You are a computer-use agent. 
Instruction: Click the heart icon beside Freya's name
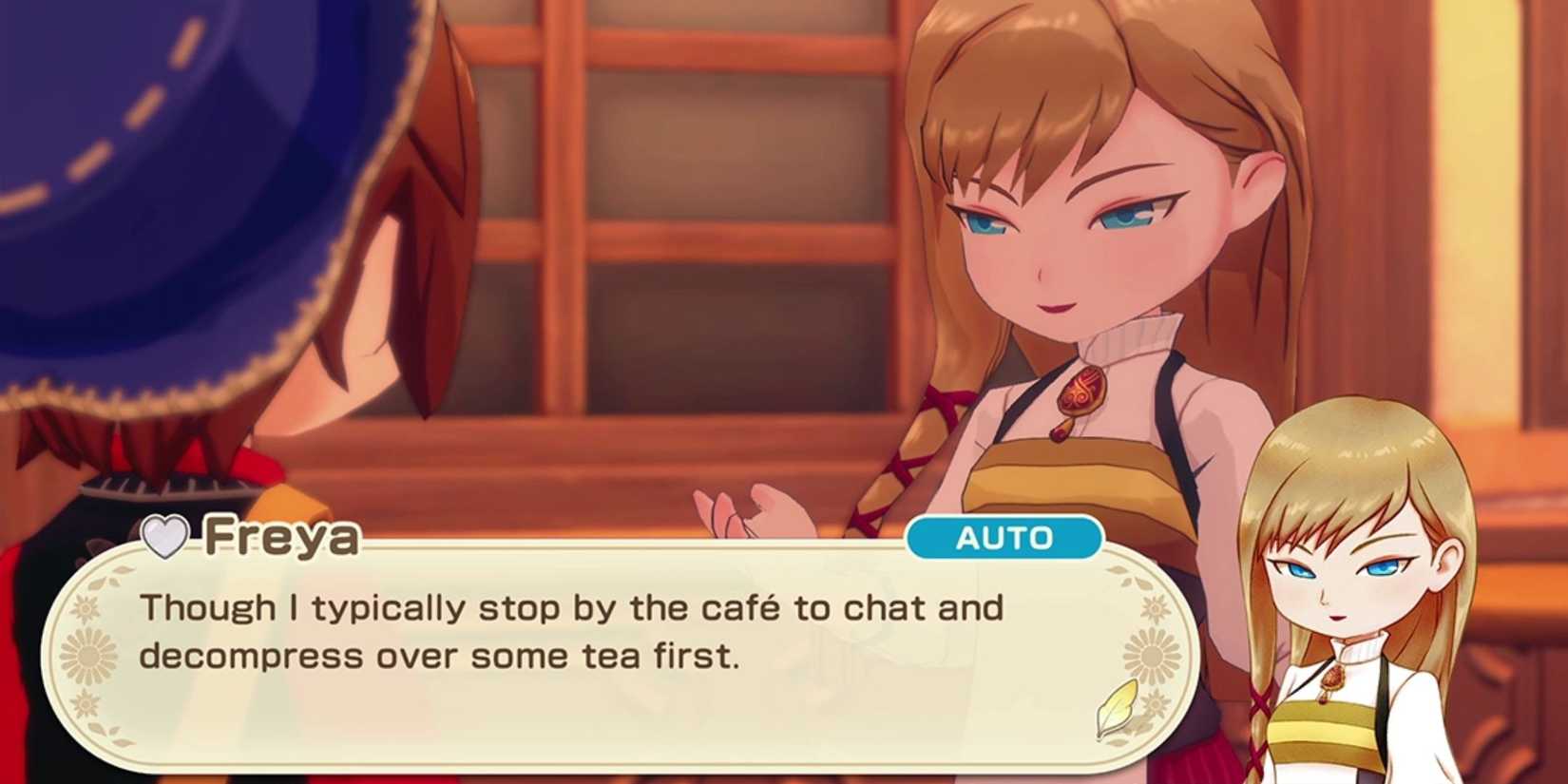(163, 537)
